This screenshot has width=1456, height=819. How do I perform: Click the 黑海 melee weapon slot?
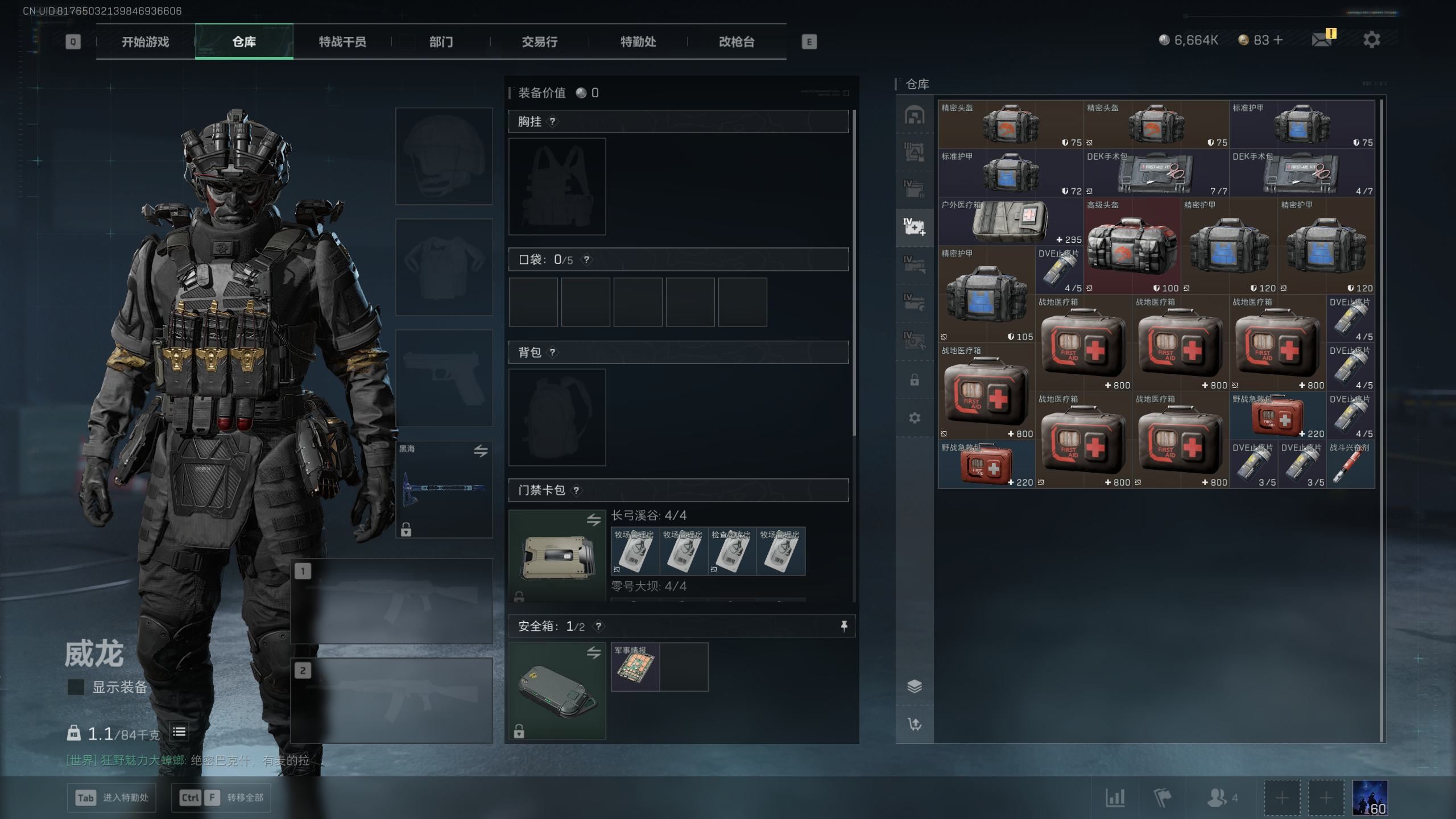click(444, 489)
